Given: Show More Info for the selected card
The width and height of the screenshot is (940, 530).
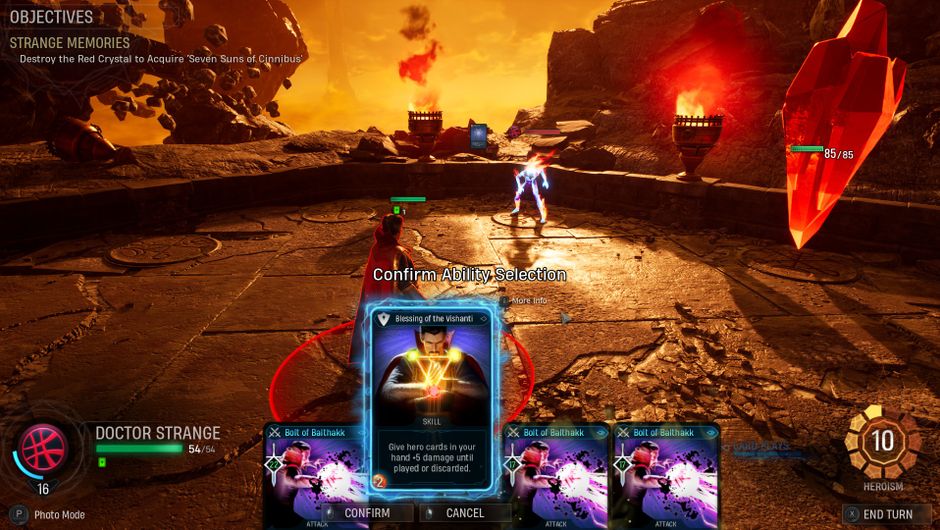Looking at the screenshot, I should 528,300.
